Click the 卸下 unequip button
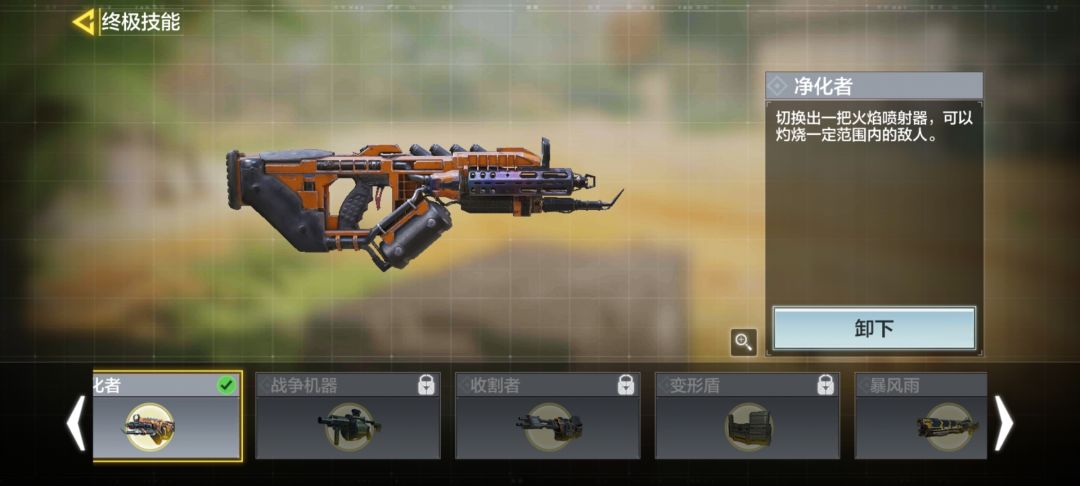 (x=874, y=329)
